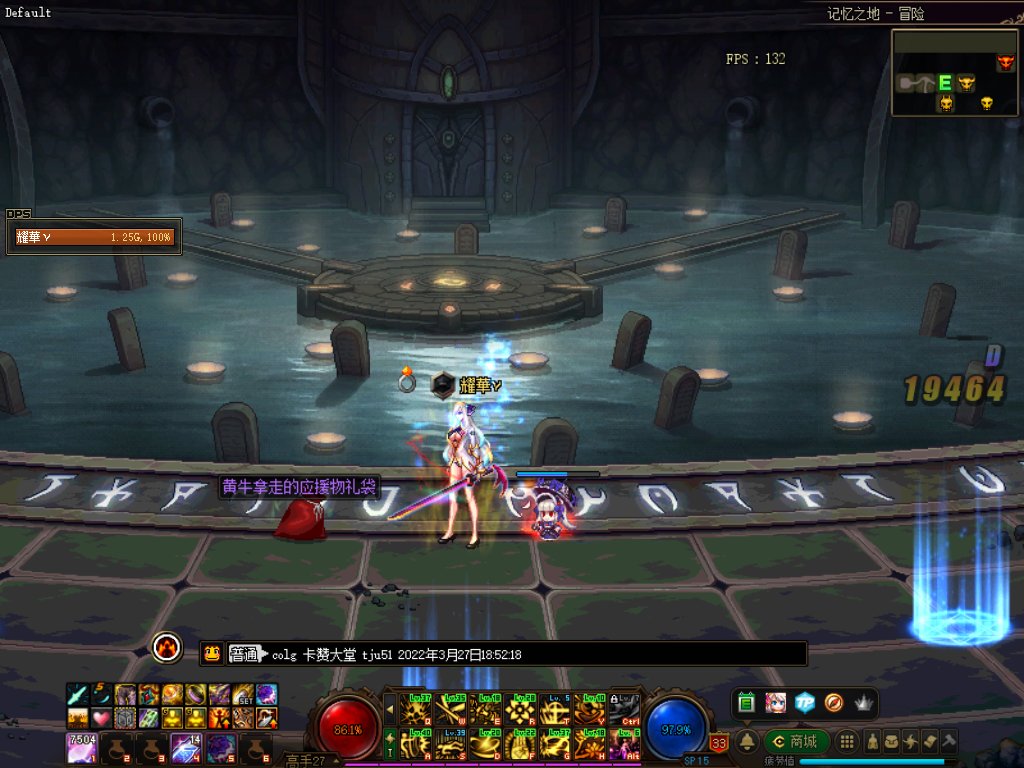Use the blue crystal item in slot 4
This screenshot has height=768, width=1024.
186,747
